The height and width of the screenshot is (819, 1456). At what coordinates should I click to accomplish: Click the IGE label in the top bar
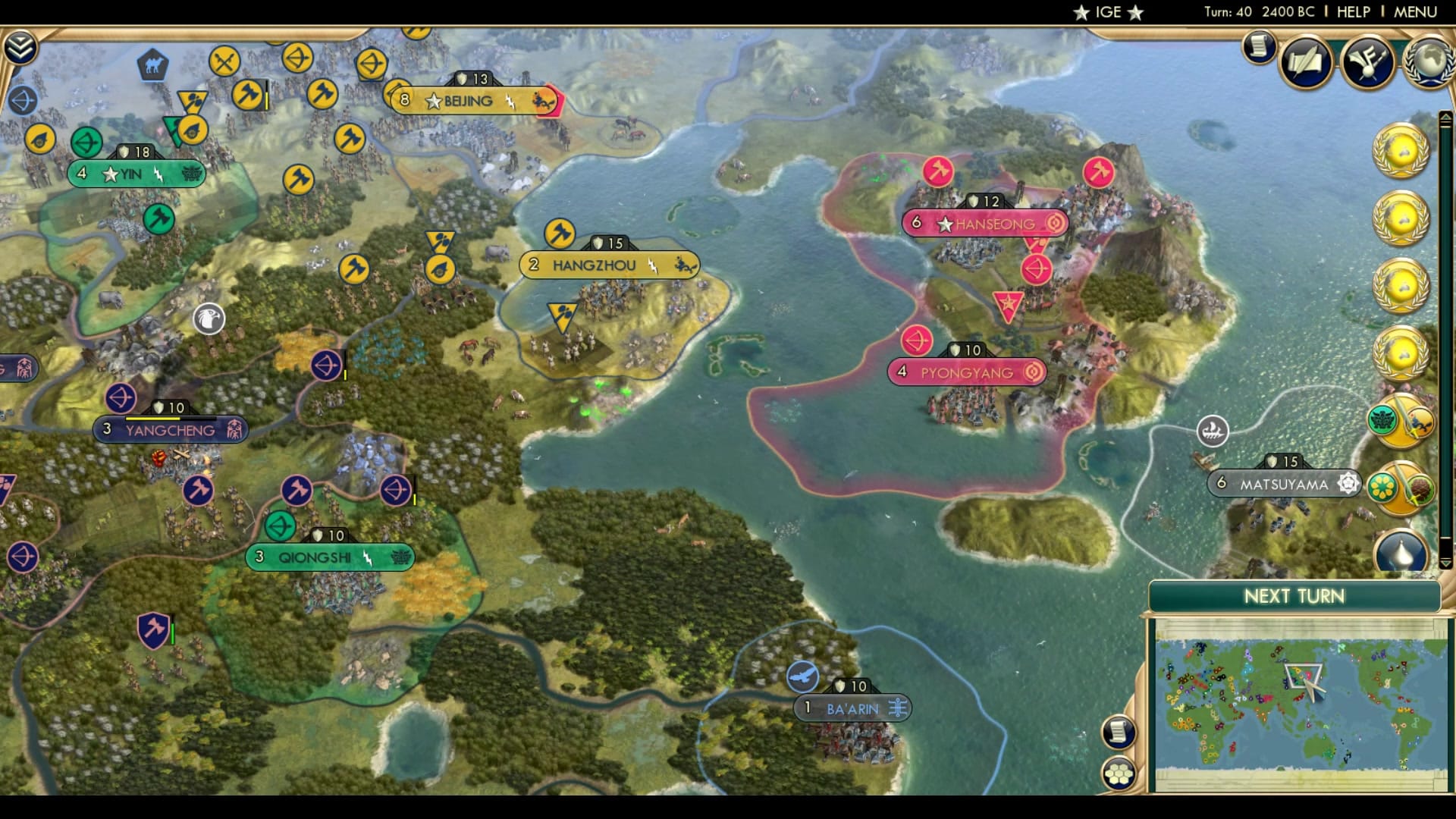[x=1107, y=11]
